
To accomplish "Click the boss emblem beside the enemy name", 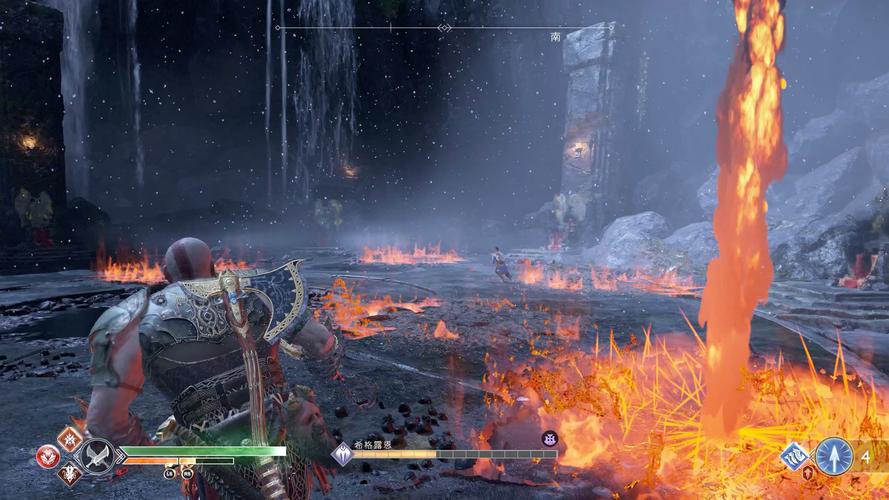I will pyautogui.click(x=342, y=454).
